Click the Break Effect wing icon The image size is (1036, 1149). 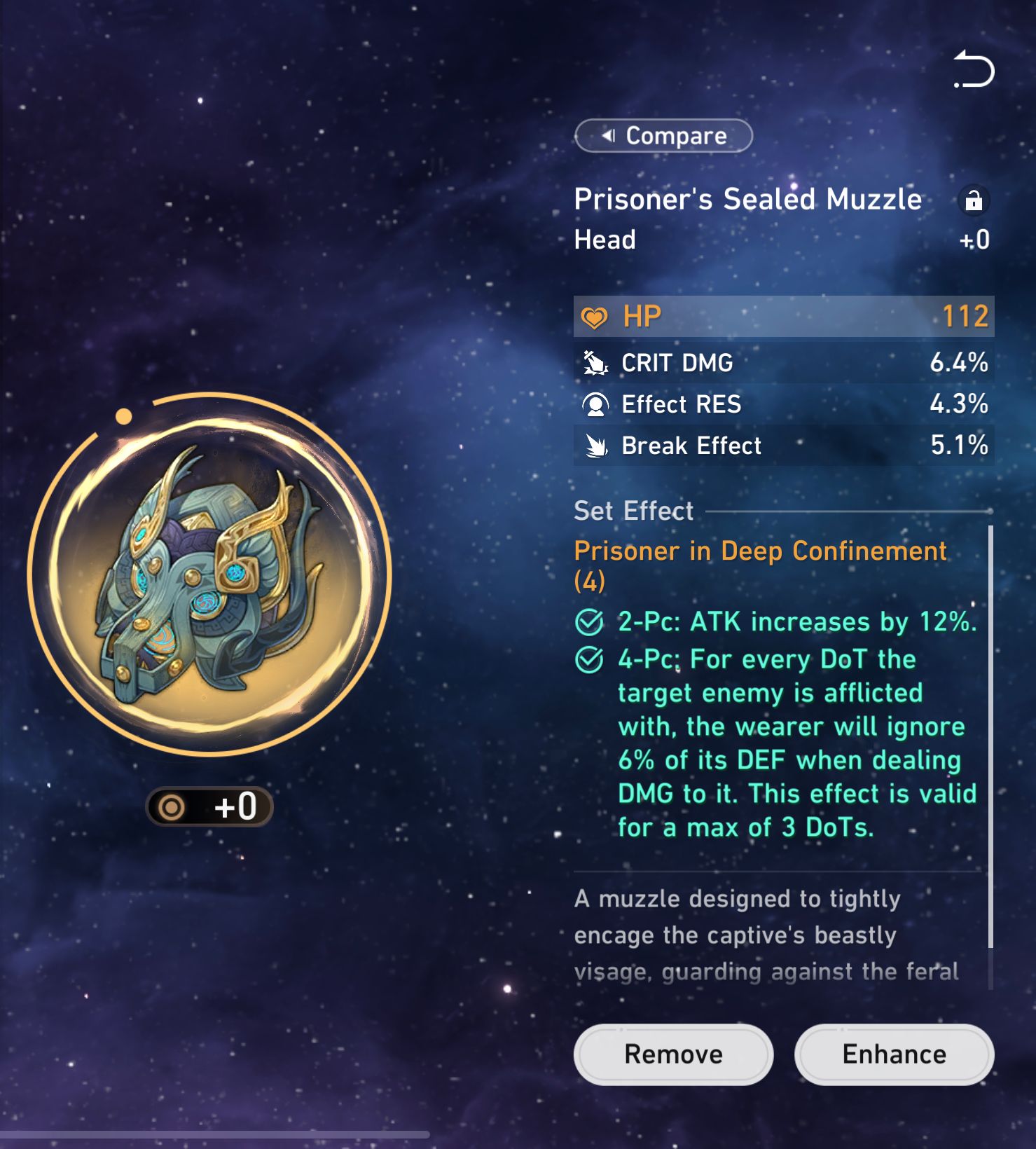tap(595, 446)
